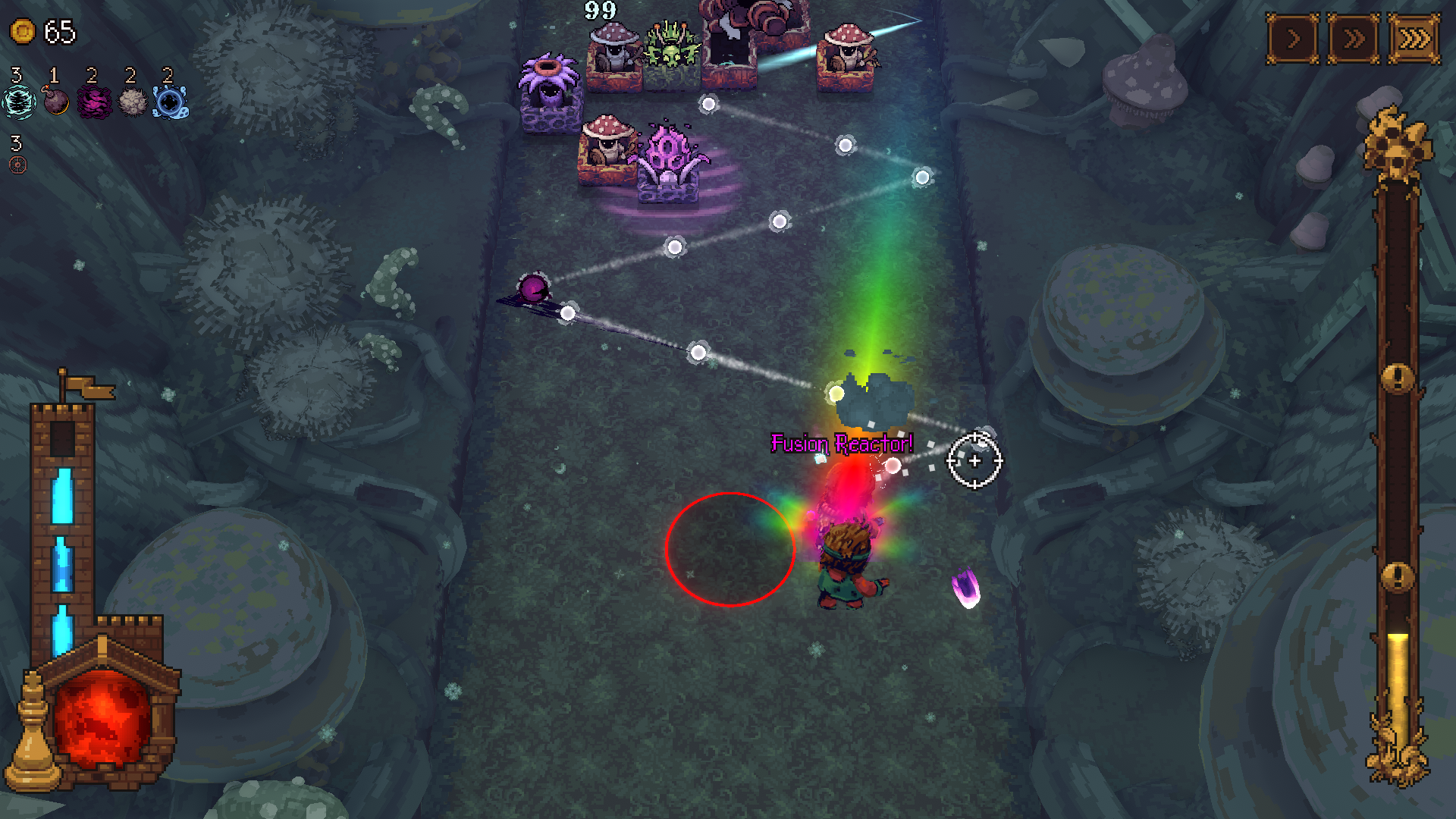The image size is (1456, 819).
Task: Choose the purple tangled orb icon
Action: (94, 102)
